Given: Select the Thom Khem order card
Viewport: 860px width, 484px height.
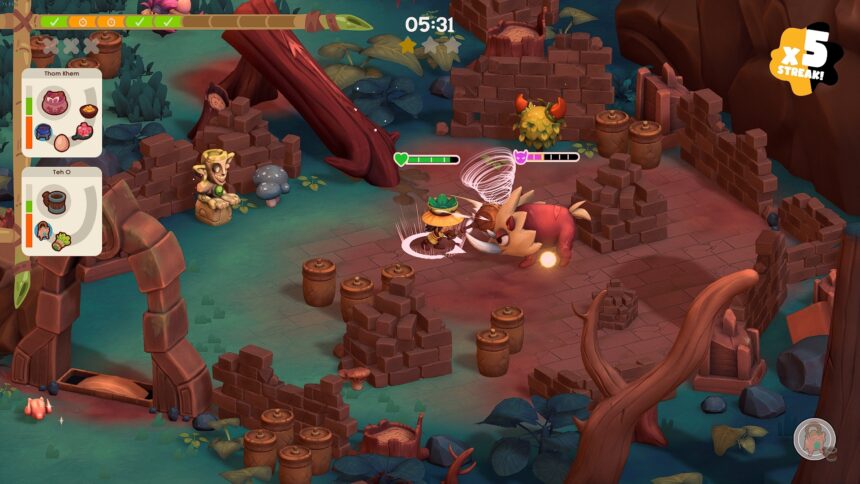Looking at the screenshot, I should (x=61, y=112).
